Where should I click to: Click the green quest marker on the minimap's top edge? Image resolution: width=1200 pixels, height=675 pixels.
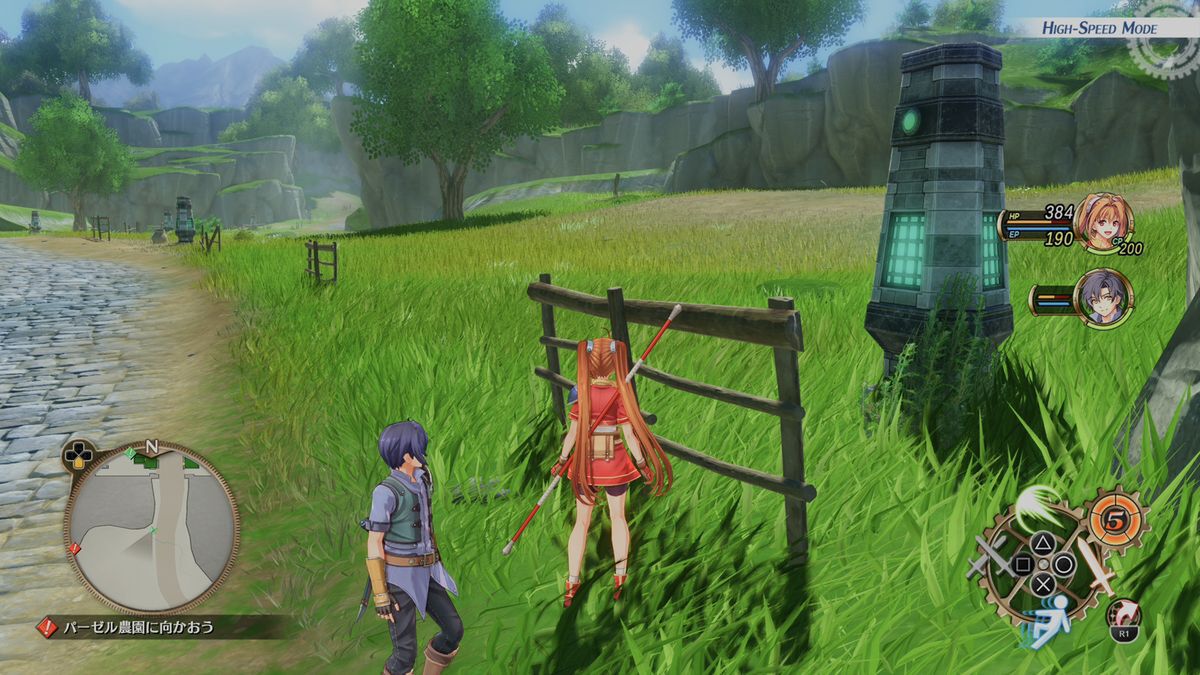click(x=133, y=455)
